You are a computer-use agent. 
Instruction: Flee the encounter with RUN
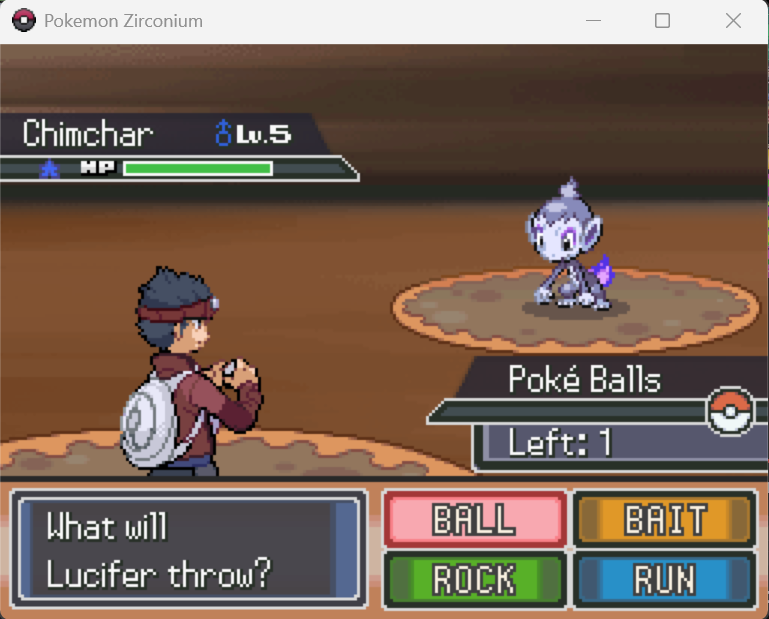click(664, 579)
